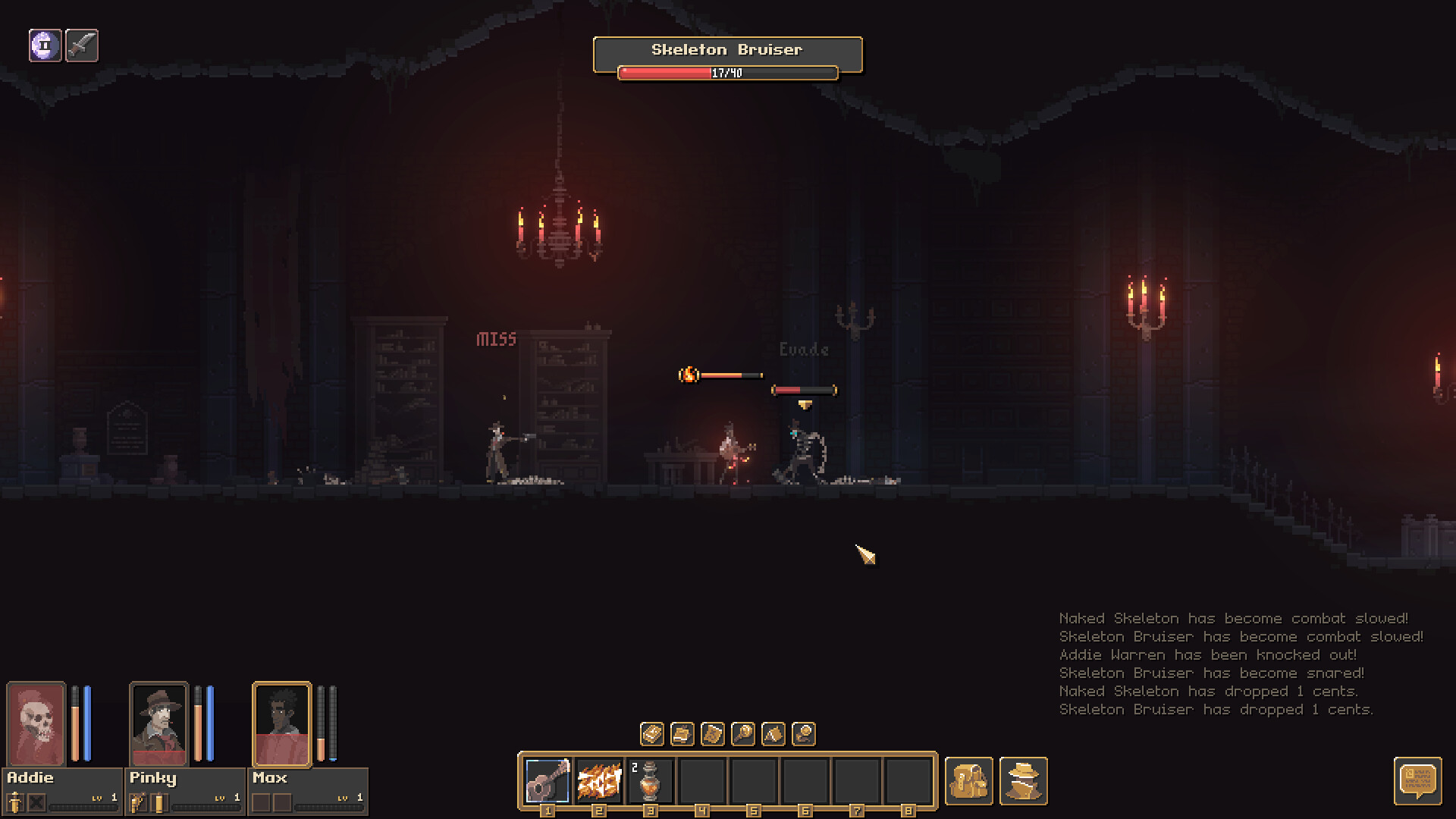Select Max's highlighted portrait

tap(281, 724)
